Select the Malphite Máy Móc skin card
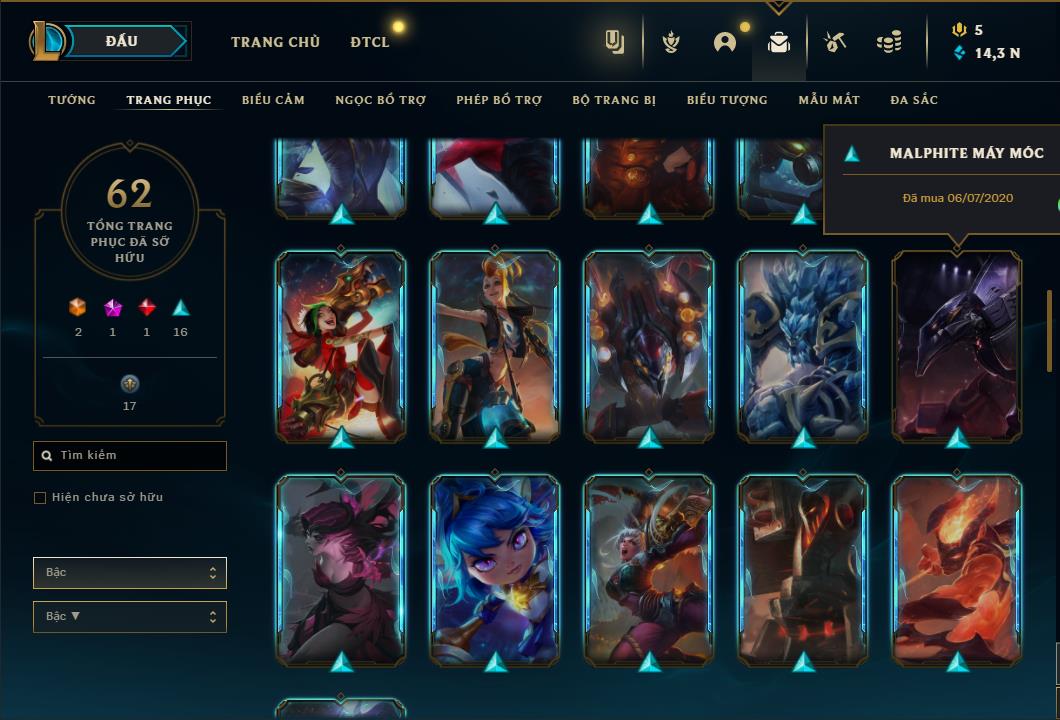Image resolution: width=1060 pixels, height=720 pixels. (957, 345)
